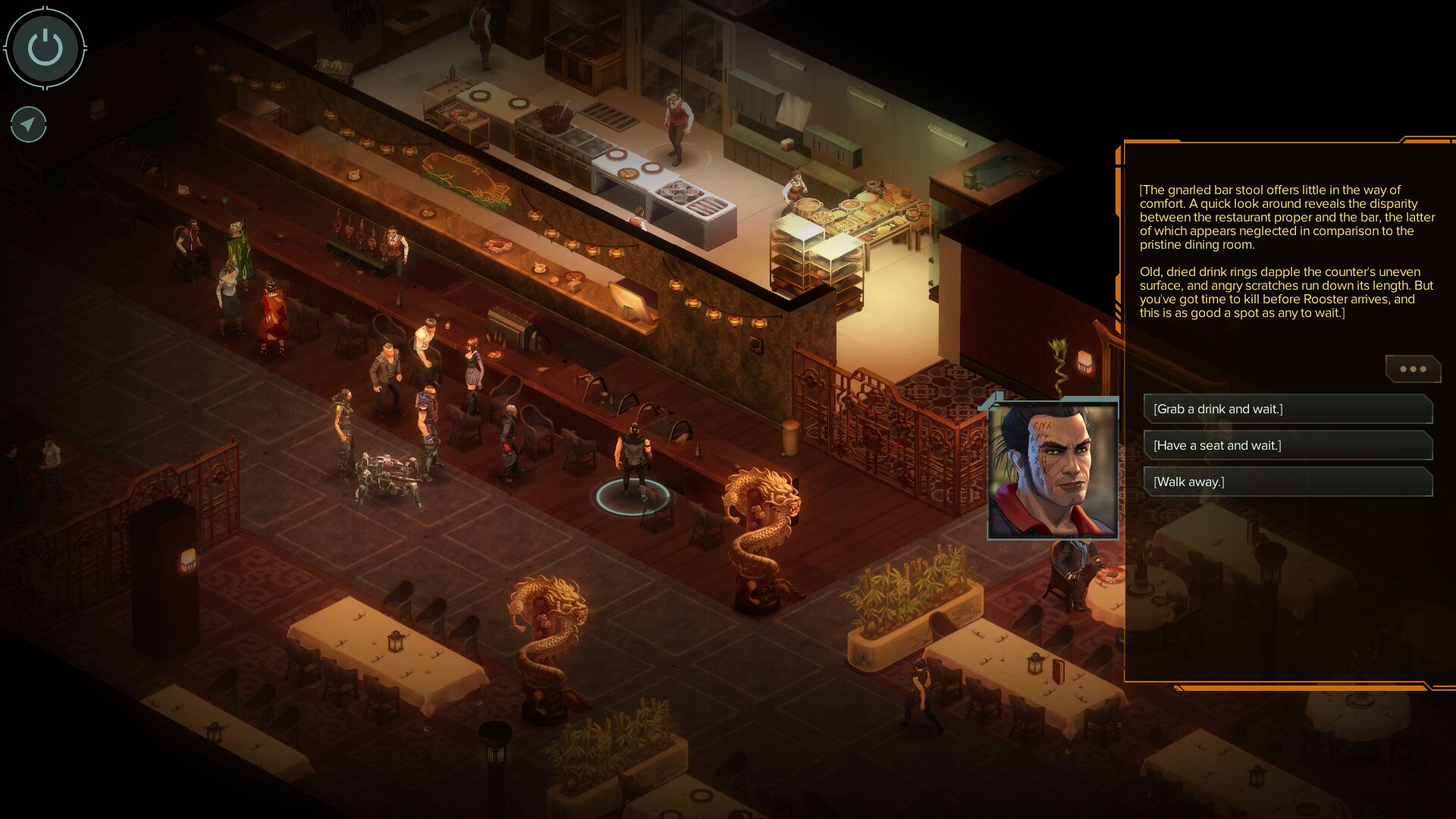Click the arrow pointer icon

click(x=29, y=124)
